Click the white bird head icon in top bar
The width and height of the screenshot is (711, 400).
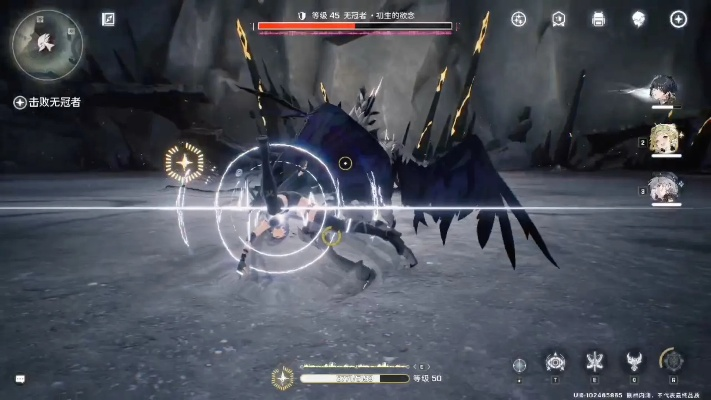point(638,19)
